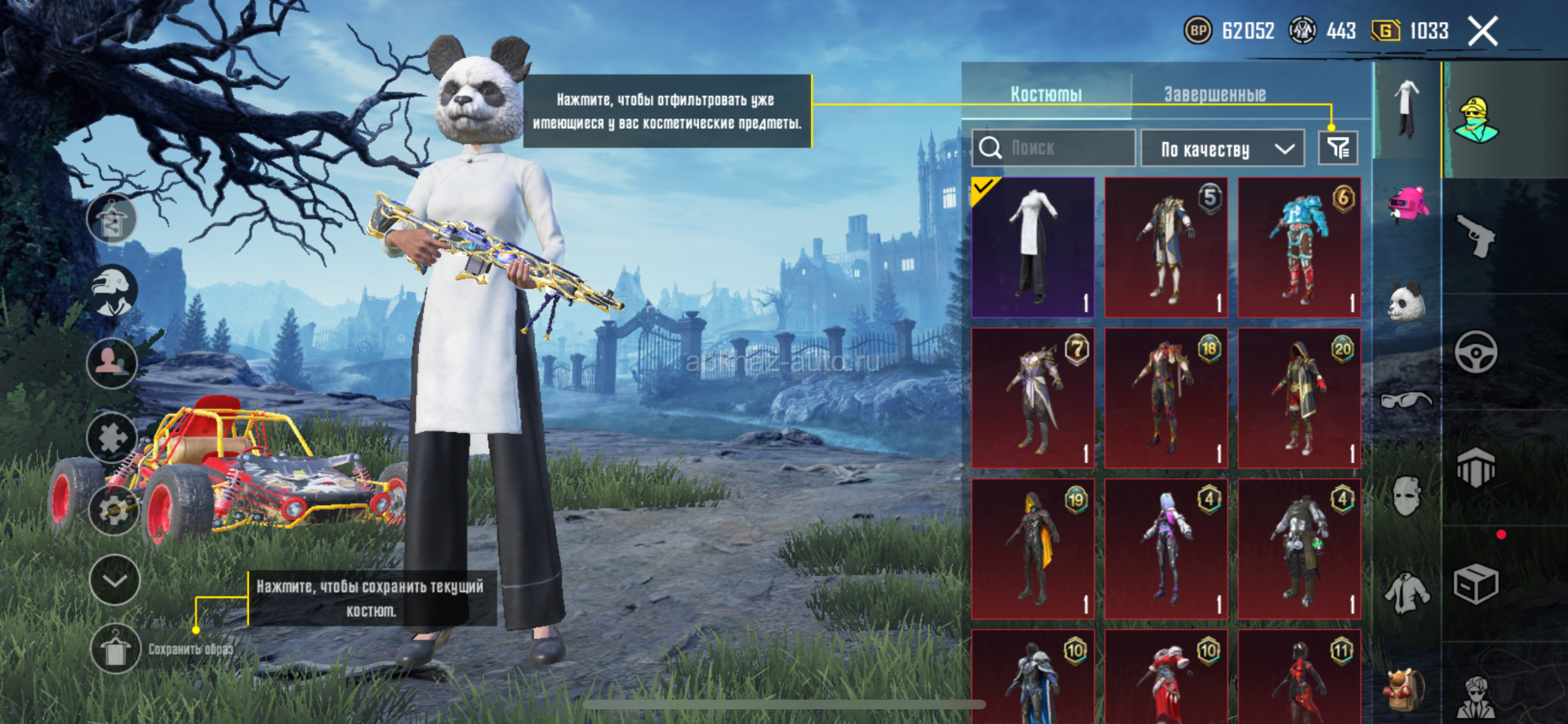Switch to the Костюмы tab
The width and height of the screenshot is (1568, 724).
click(x=1046, y=94)
